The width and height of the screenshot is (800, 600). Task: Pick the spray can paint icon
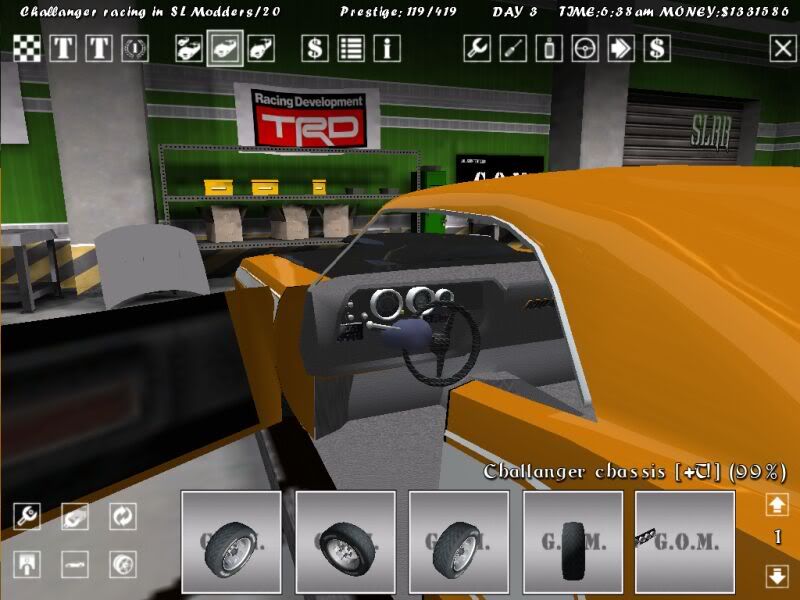549,48
